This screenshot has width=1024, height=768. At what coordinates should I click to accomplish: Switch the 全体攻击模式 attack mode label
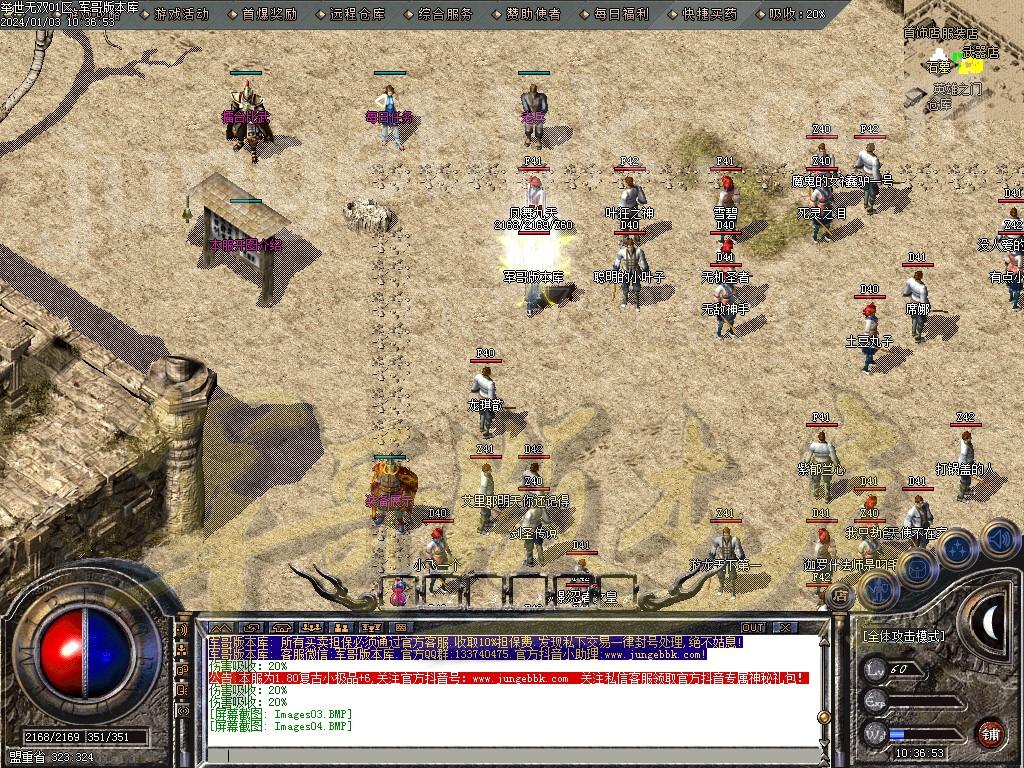[x=903, y=636]
